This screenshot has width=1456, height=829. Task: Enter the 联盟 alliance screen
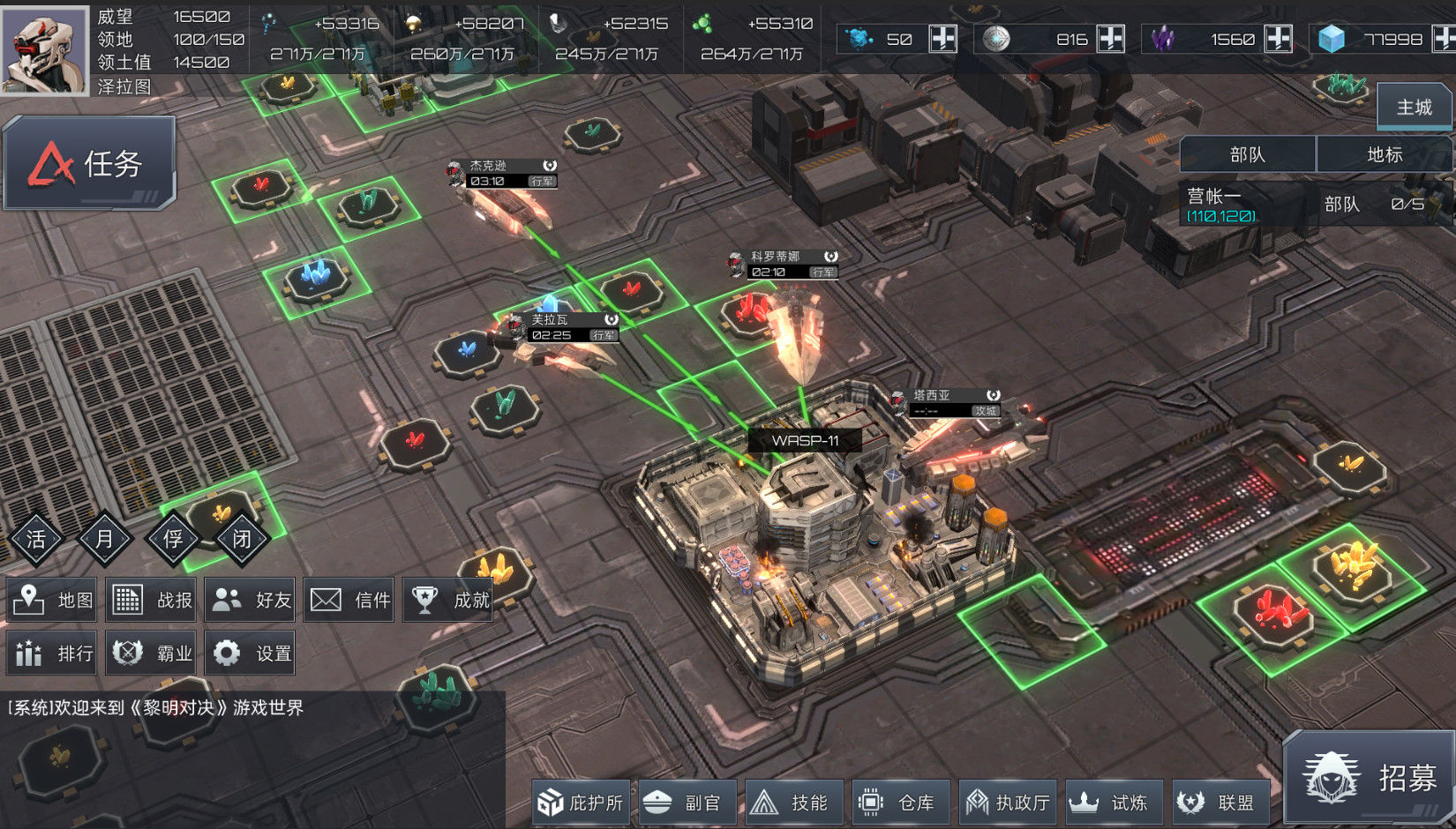coord(1220,803)
